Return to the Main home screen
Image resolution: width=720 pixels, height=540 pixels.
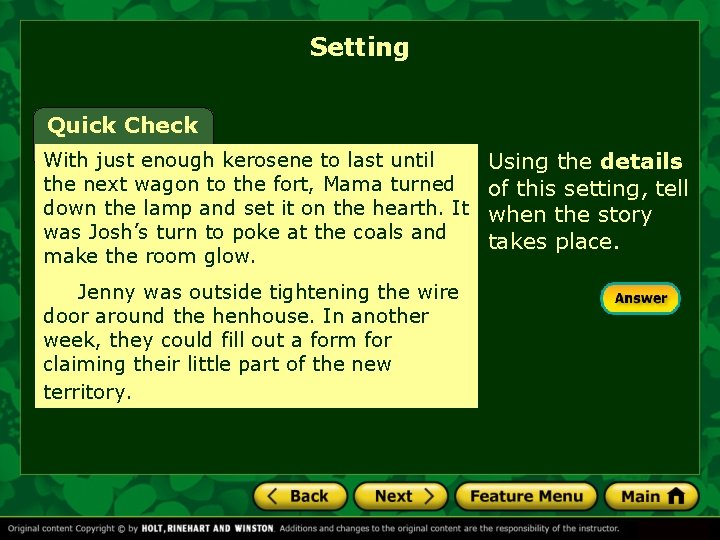click(651, 496)
